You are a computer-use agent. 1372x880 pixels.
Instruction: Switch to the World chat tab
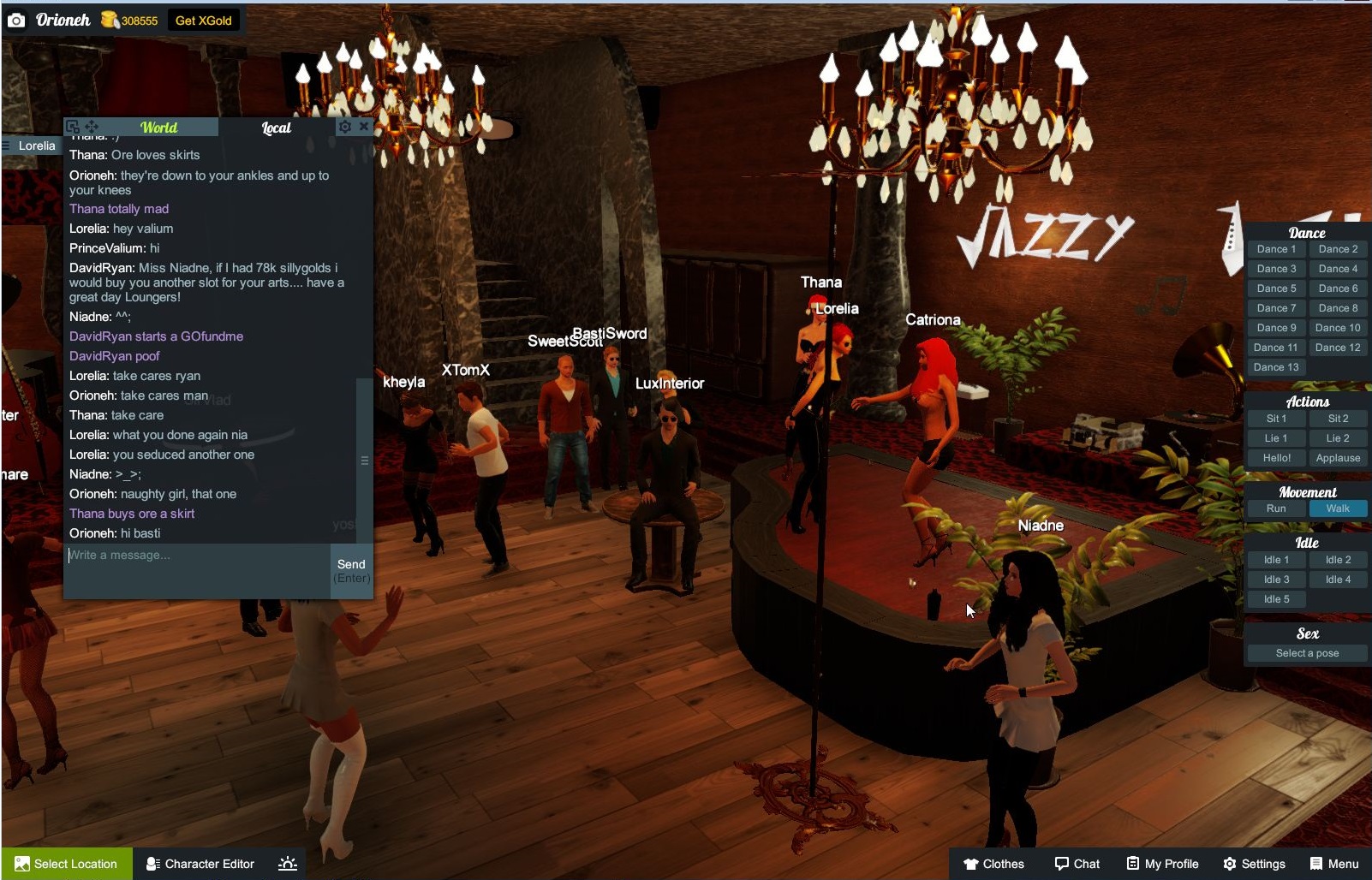click(x=158, y=127)
